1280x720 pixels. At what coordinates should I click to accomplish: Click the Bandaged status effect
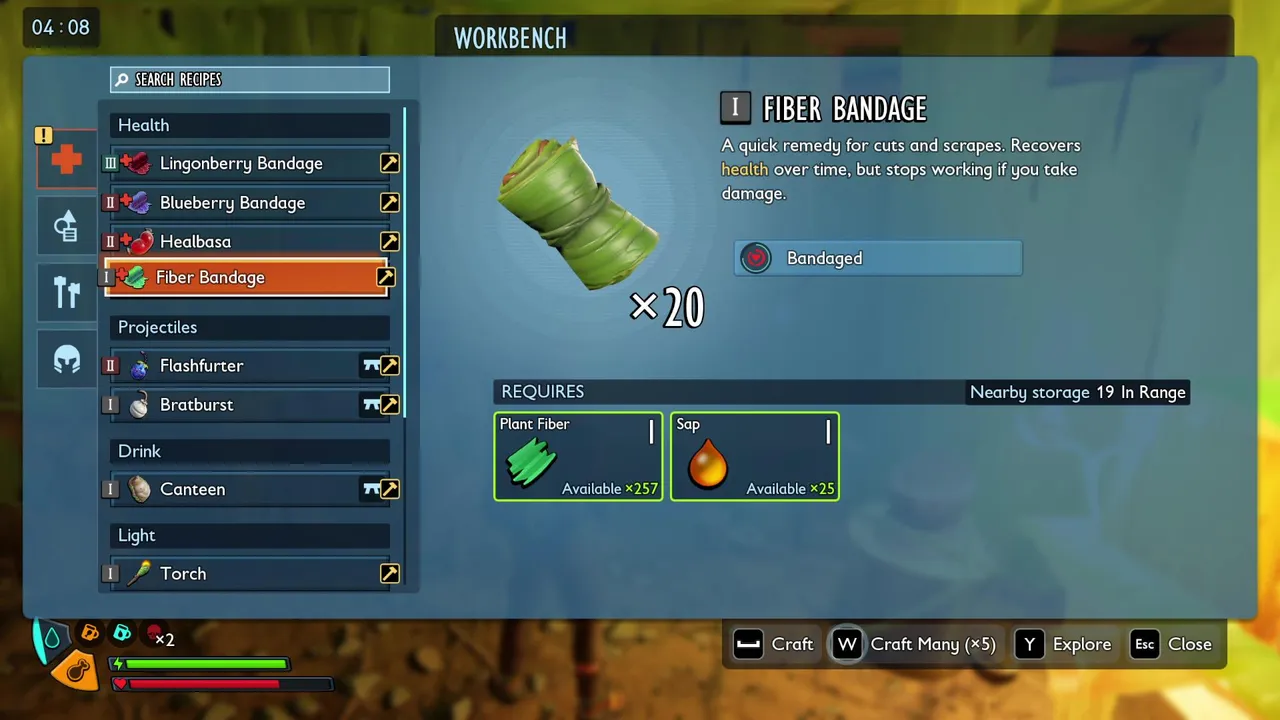point(877,258)
